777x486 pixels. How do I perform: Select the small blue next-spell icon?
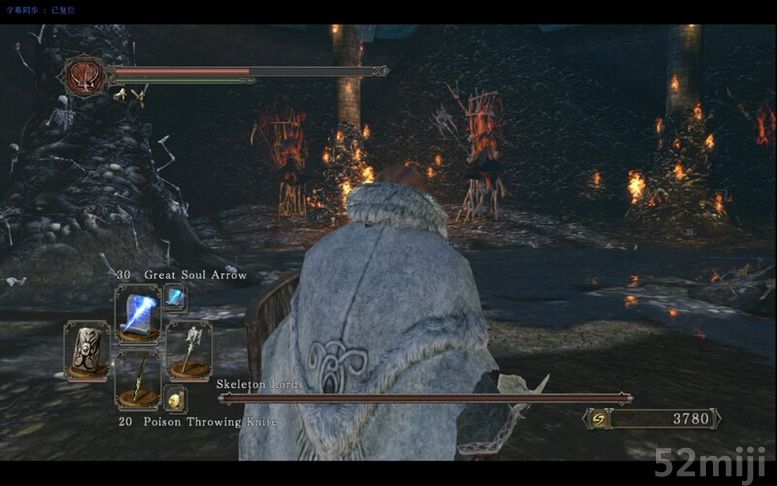[x=175, y=297]
